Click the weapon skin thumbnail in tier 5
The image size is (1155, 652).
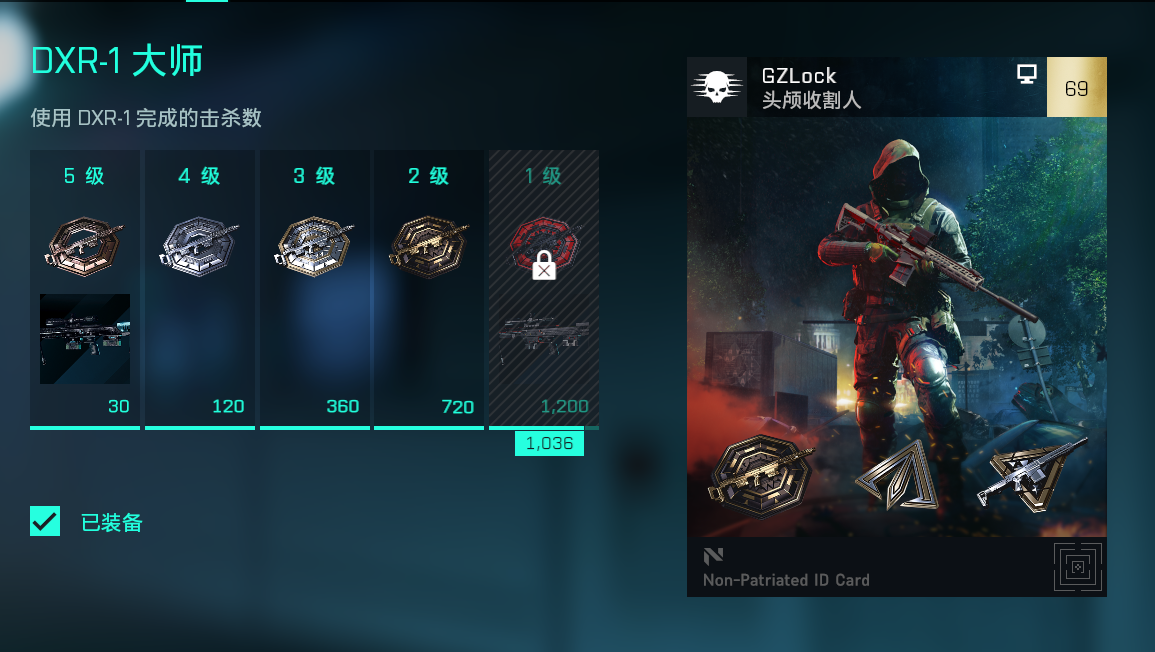(85, 339)
